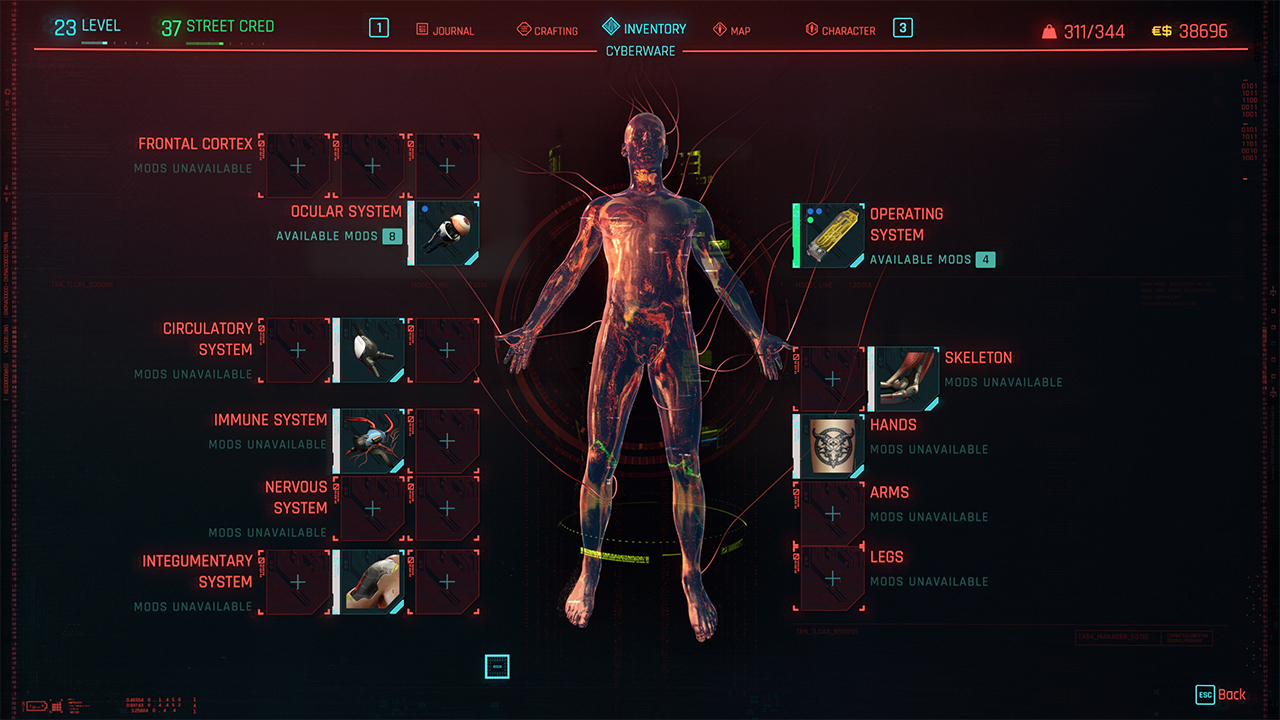The height and width of the screenshot is (720, 1280).
Task: Select the equipped Immune System implant
Action: click(368, 440)
